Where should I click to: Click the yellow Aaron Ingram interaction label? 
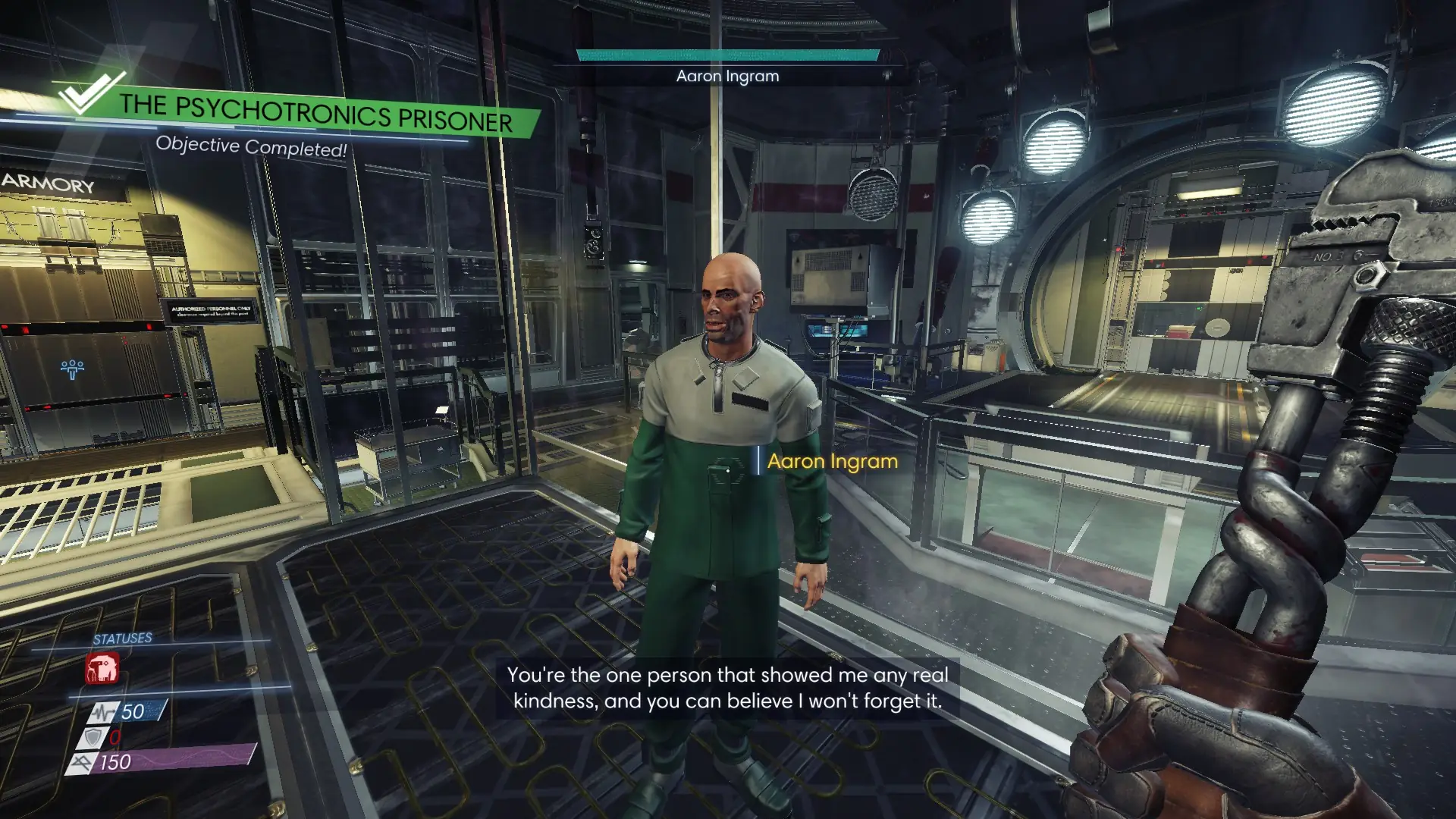(x=832, y=461)
